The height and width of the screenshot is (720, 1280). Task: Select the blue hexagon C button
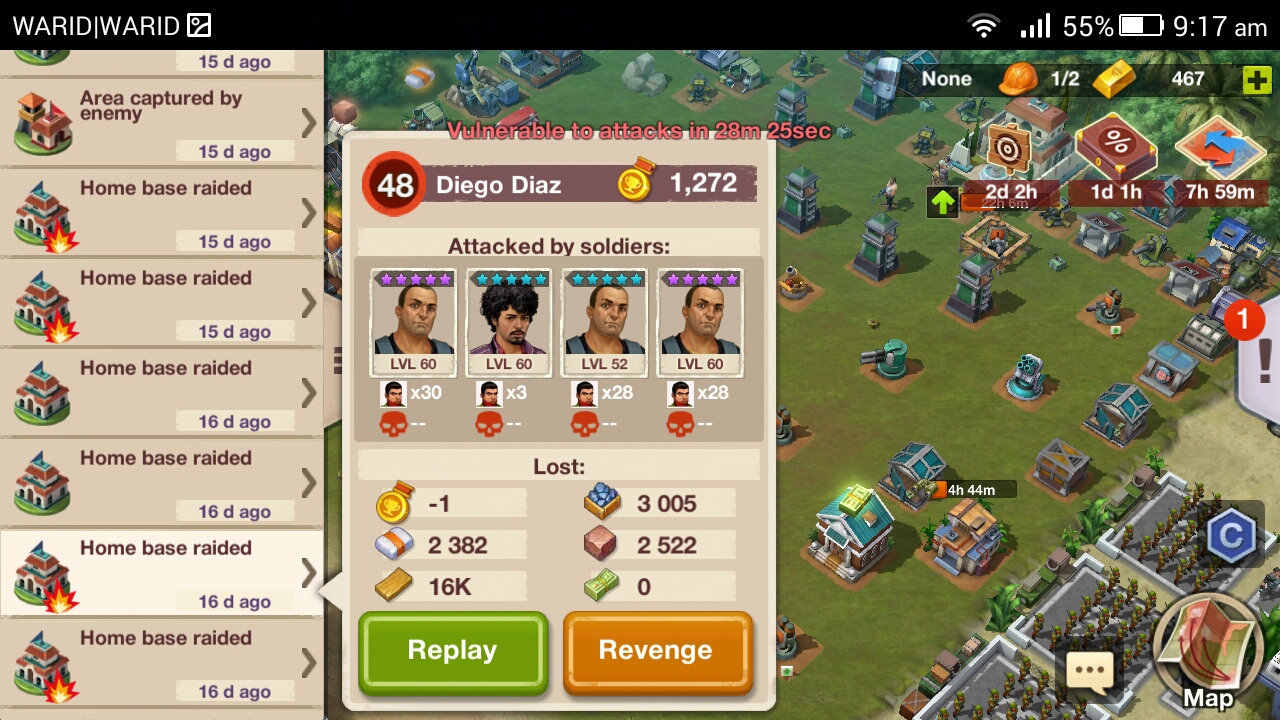point(1230,537)
